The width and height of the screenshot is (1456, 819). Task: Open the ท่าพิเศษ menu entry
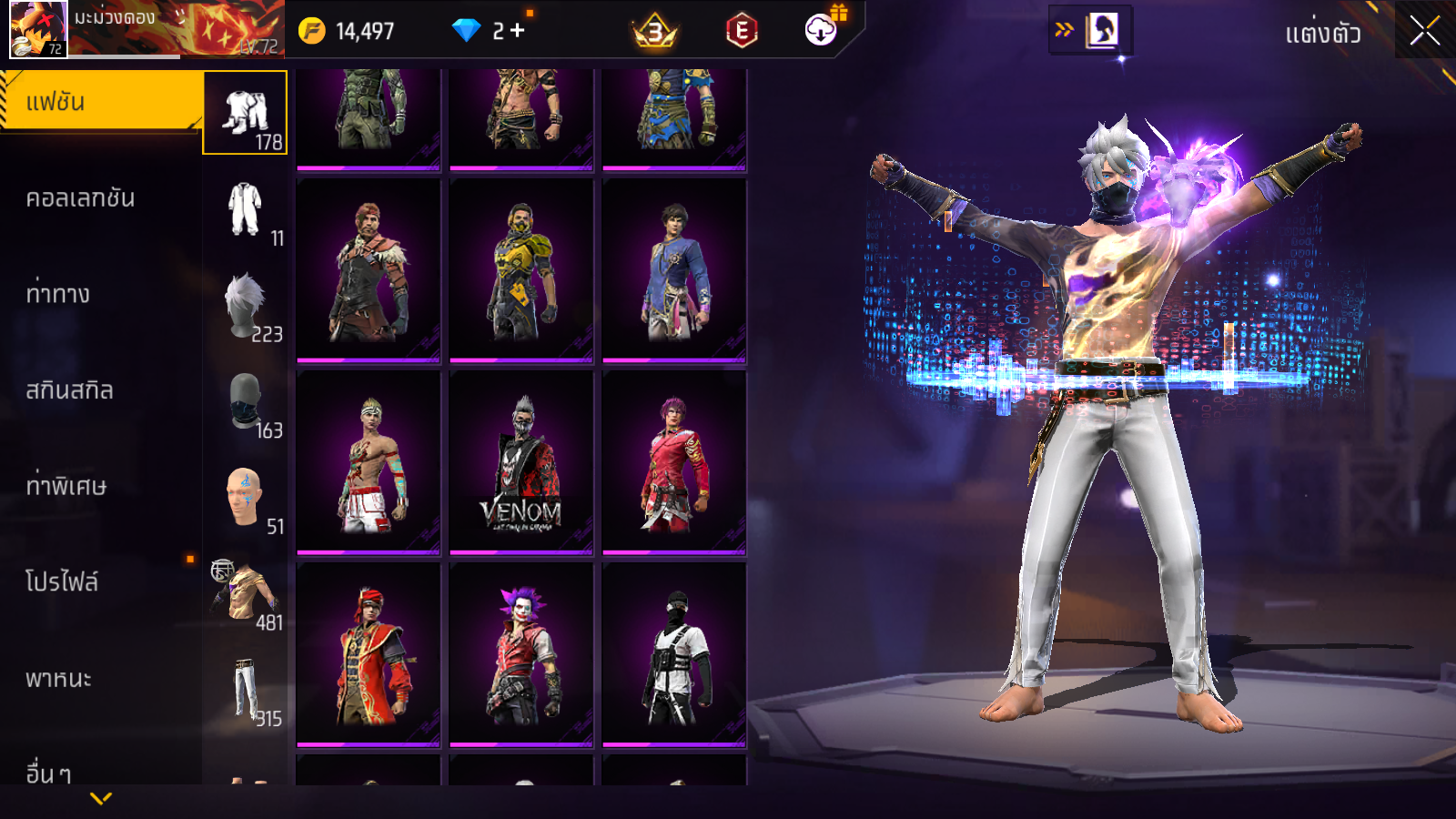(66, 486)
